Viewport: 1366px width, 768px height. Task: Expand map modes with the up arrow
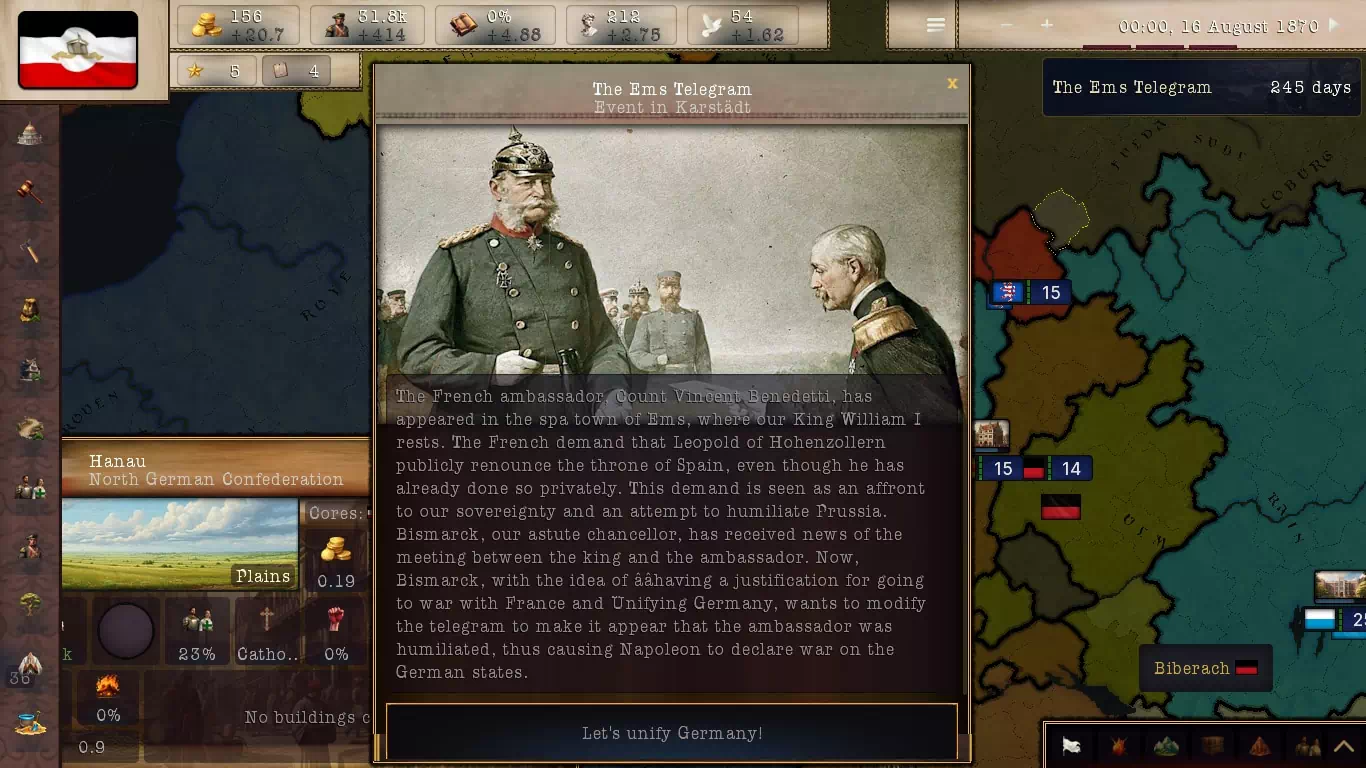tap(1343, 746)
